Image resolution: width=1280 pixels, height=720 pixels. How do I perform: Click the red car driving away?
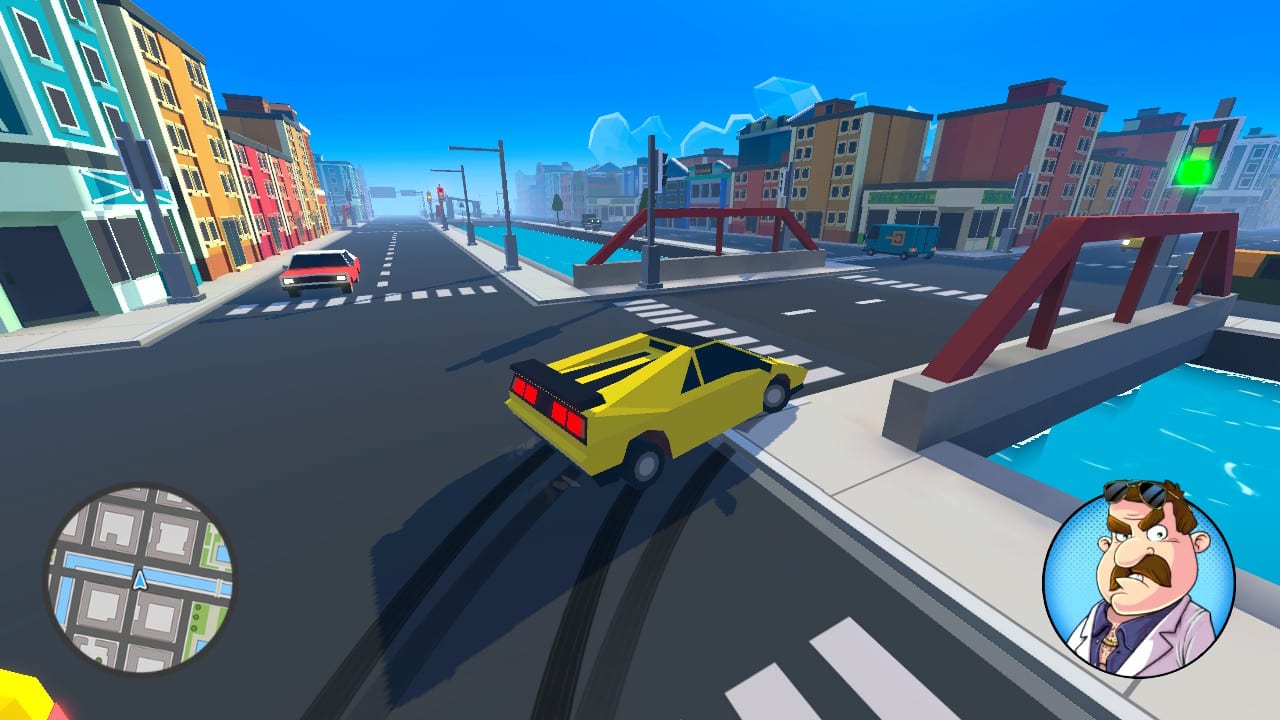pyautogui.click(x=316, y=271)
